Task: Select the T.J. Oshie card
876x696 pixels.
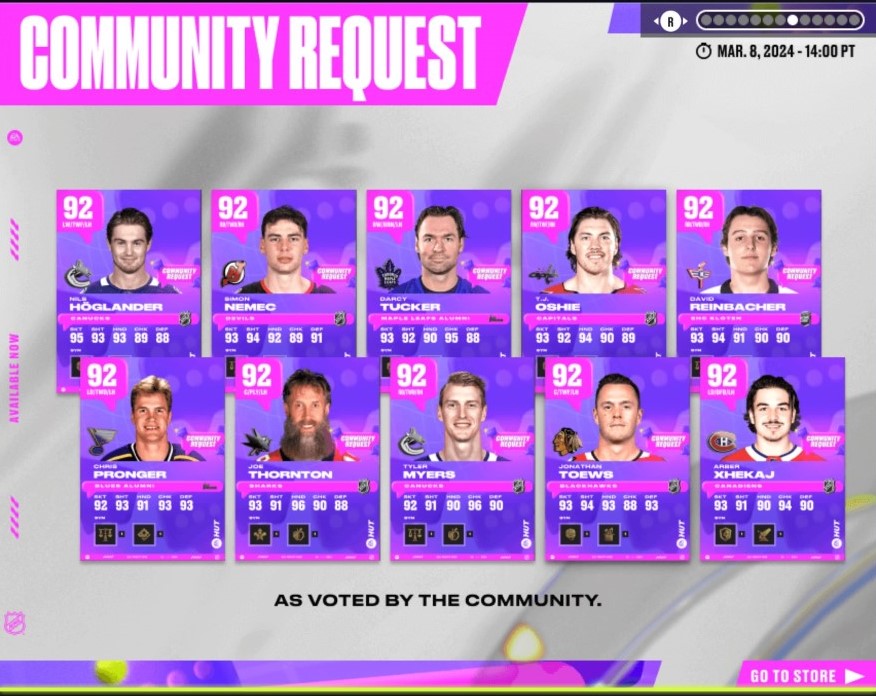Action: 593,270
